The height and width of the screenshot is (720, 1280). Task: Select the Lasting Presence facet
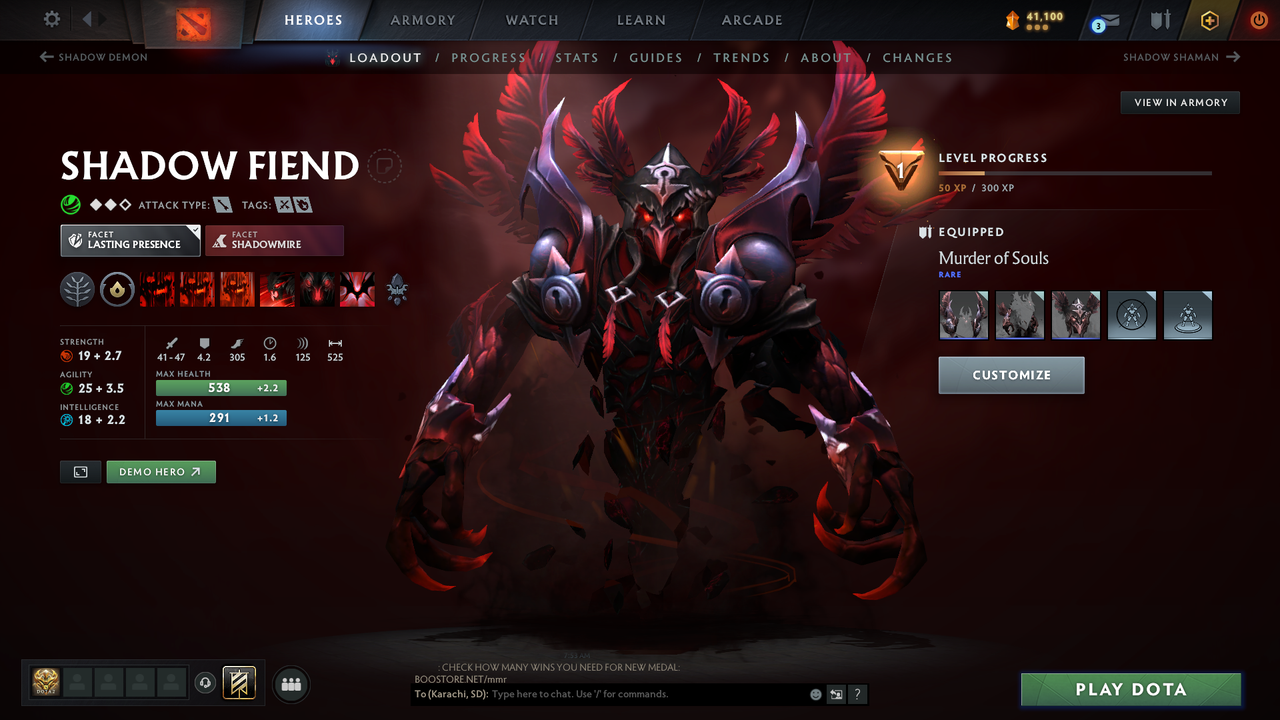point(130,240)
